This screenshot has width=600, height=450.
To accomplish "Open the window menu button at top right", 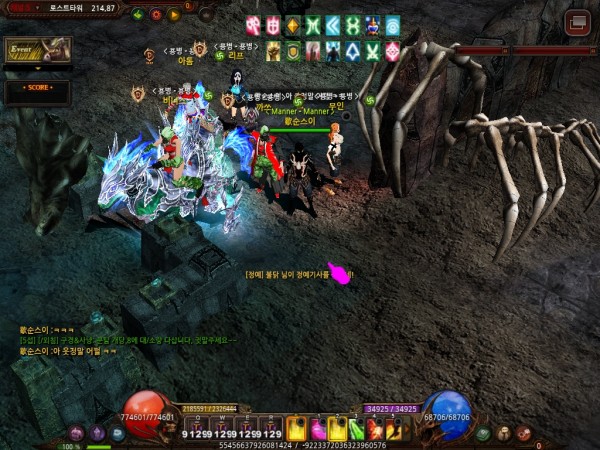I will click(577, 22).
